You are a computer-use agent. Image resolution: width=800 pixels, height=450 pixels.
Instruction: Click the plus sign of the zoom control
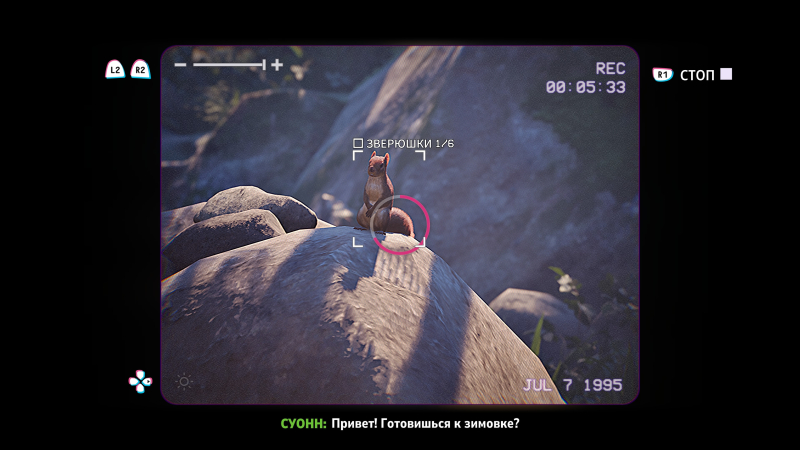pyautogui.click(x=277, y=65)
